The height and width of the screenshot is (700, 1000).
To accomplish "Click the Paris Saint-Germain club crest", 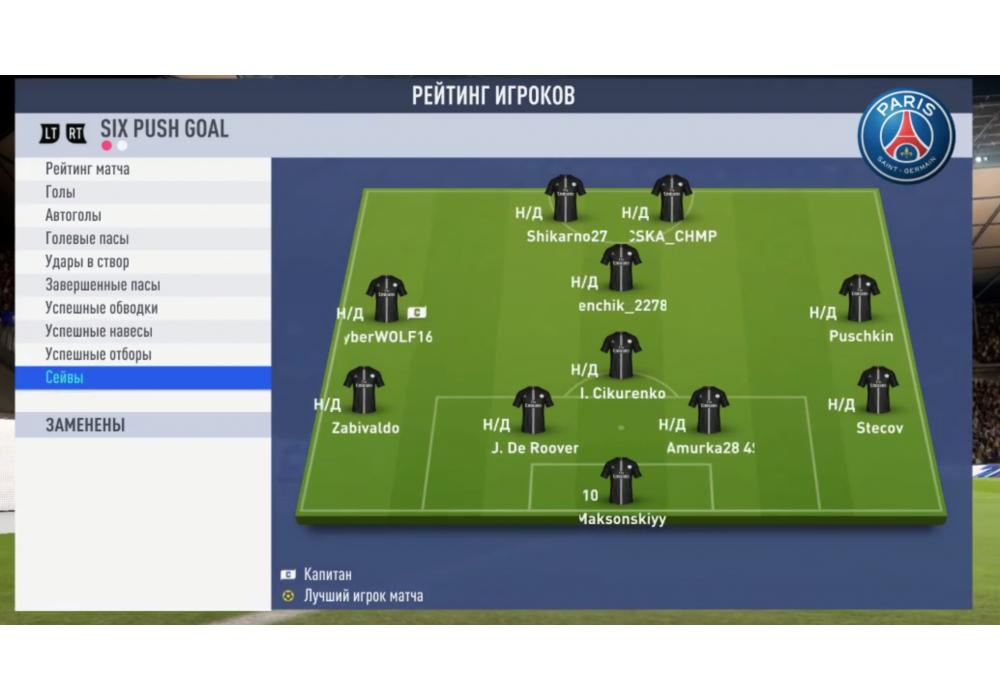I will pos(906,136).
